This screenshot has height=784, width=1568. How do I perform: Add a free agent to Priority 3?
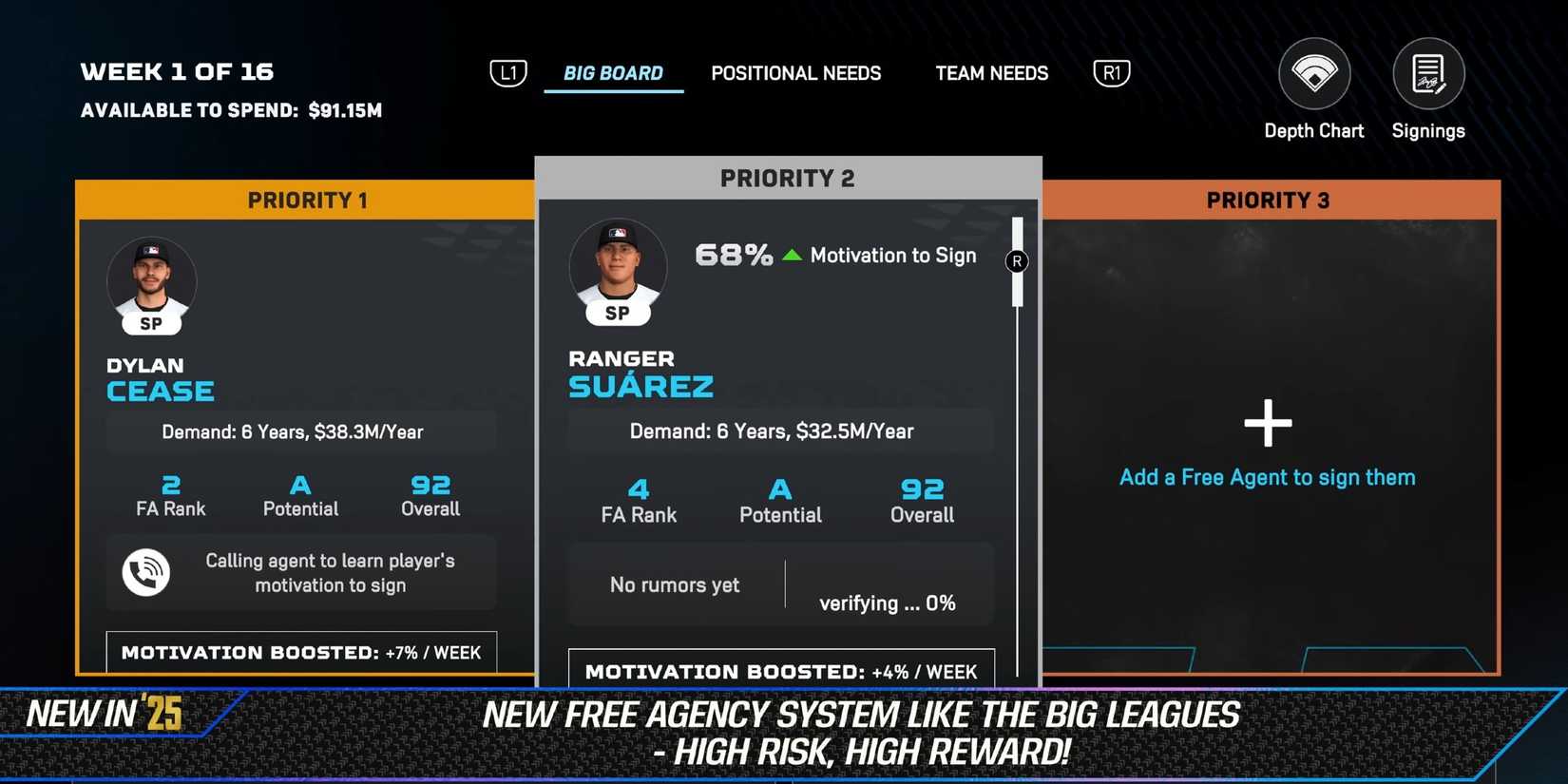1268,424
